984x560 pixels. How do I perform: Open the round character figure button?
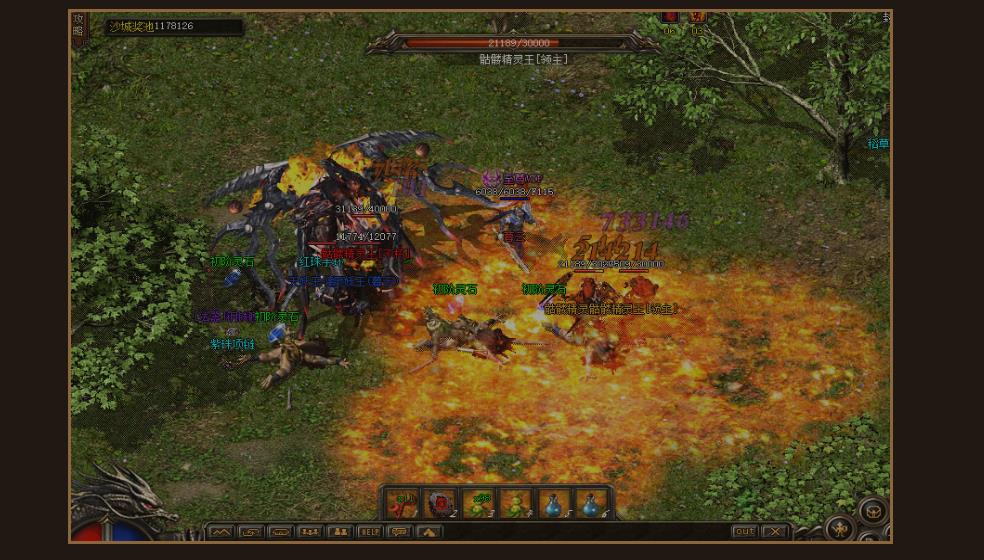840,527
